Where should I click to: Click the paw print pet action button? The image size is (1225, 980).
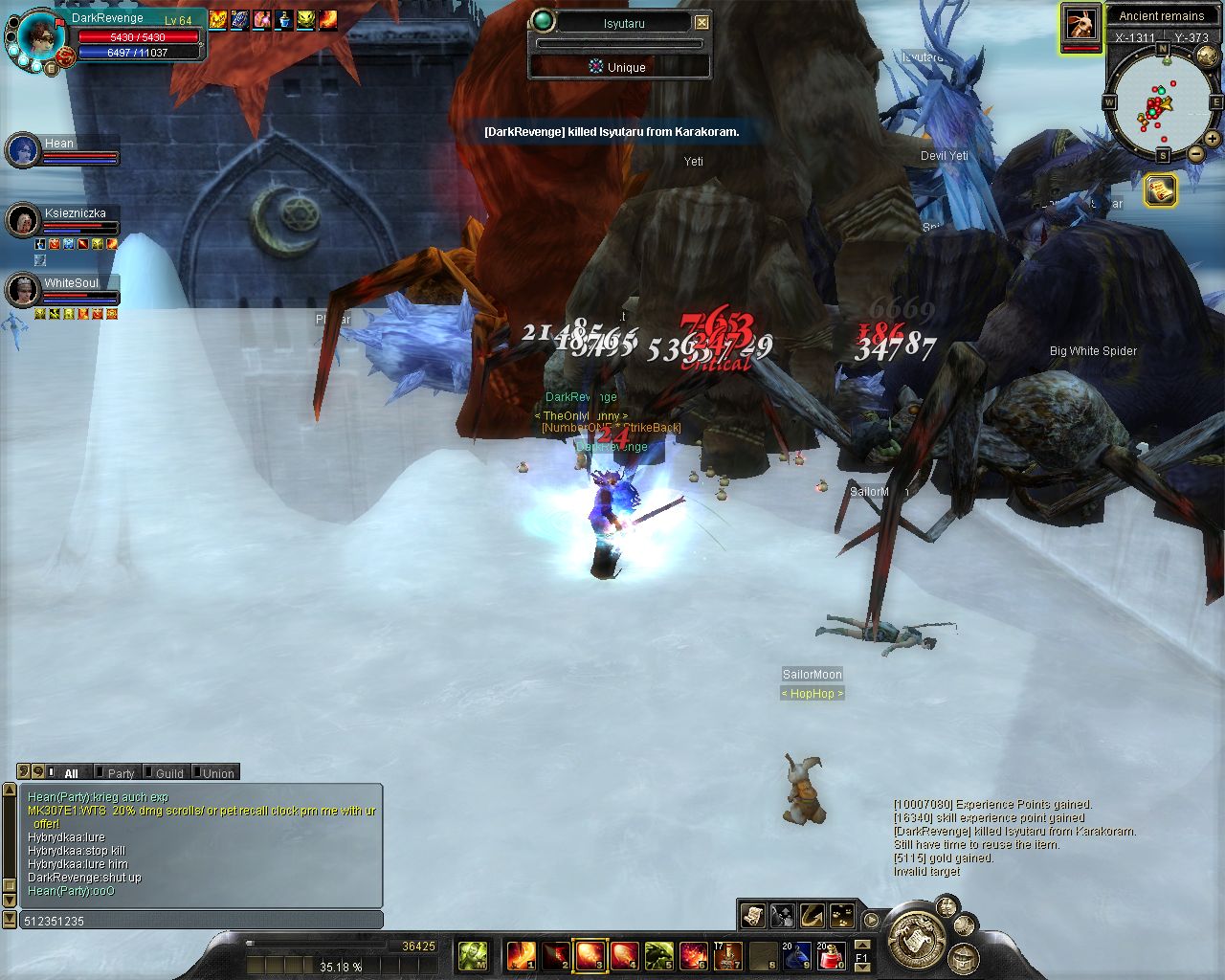(x=841, y=915)
